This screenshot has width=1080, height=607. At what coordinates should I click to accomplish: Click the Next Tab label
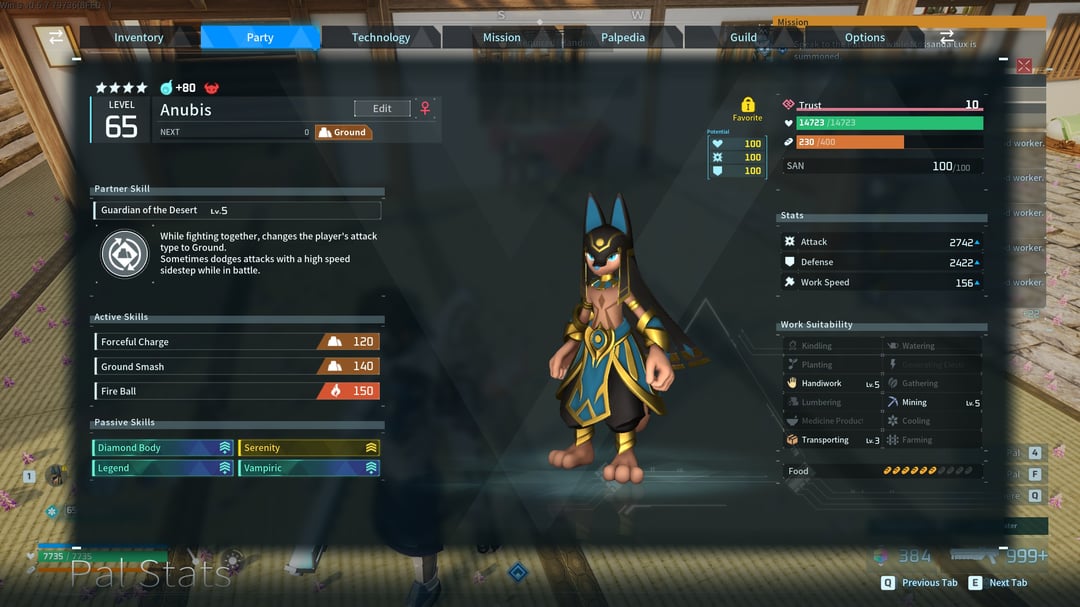(1008, 583)
